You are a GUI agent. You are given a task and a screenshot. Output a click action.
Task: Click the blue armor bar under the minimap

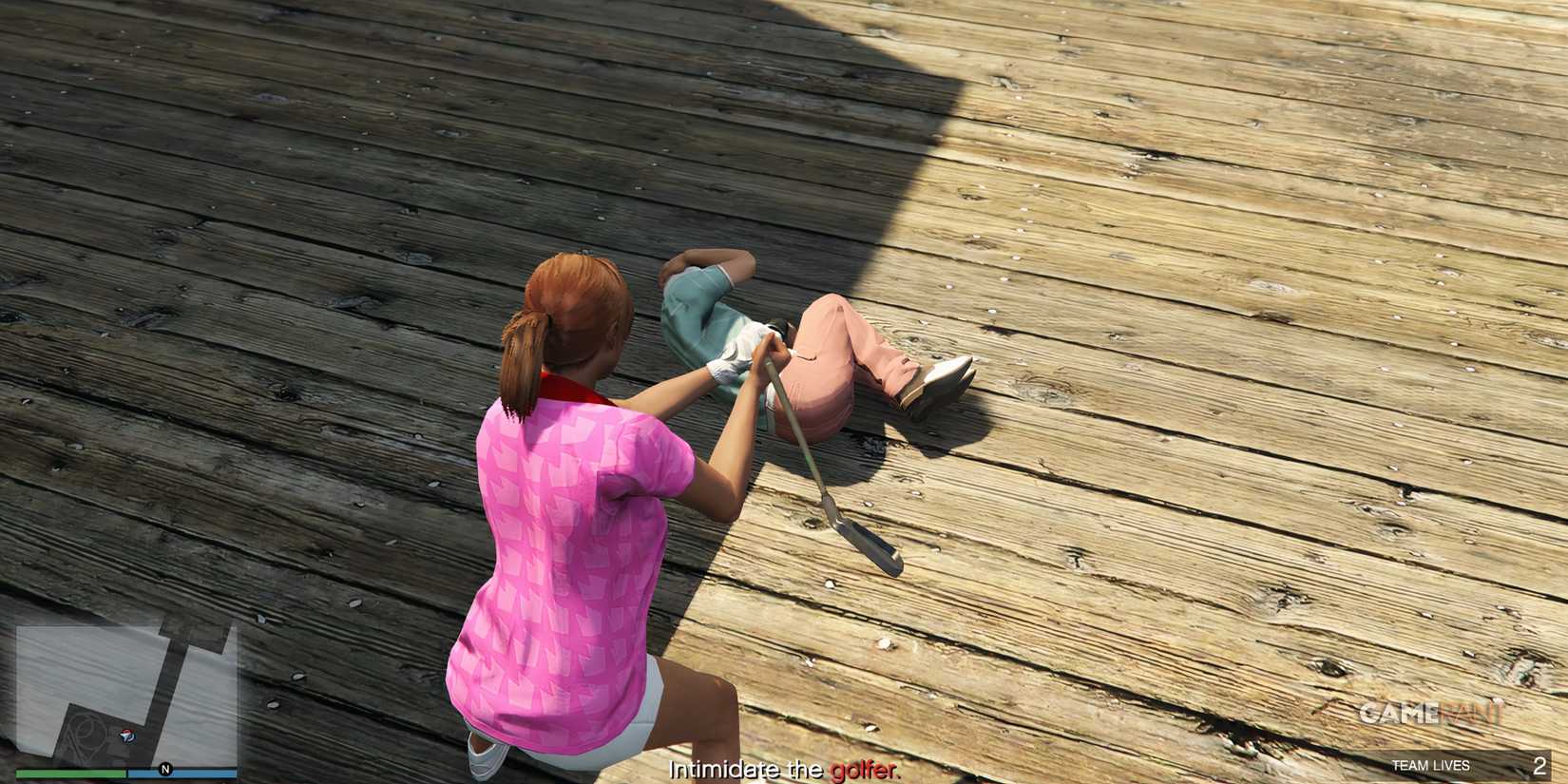click(181, 773)
